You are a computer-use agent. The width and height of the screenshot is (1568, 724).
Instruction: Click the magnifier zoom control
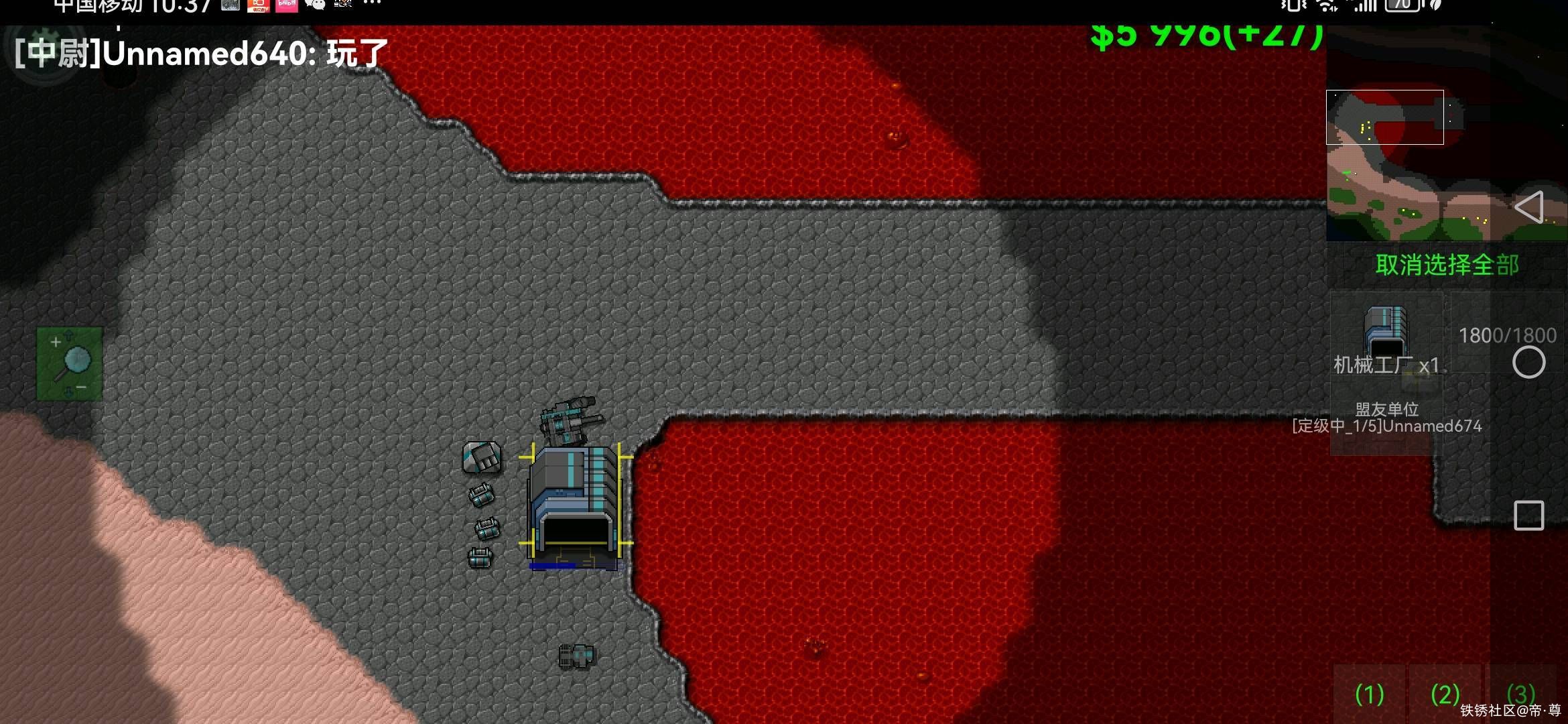pos(70,364)
